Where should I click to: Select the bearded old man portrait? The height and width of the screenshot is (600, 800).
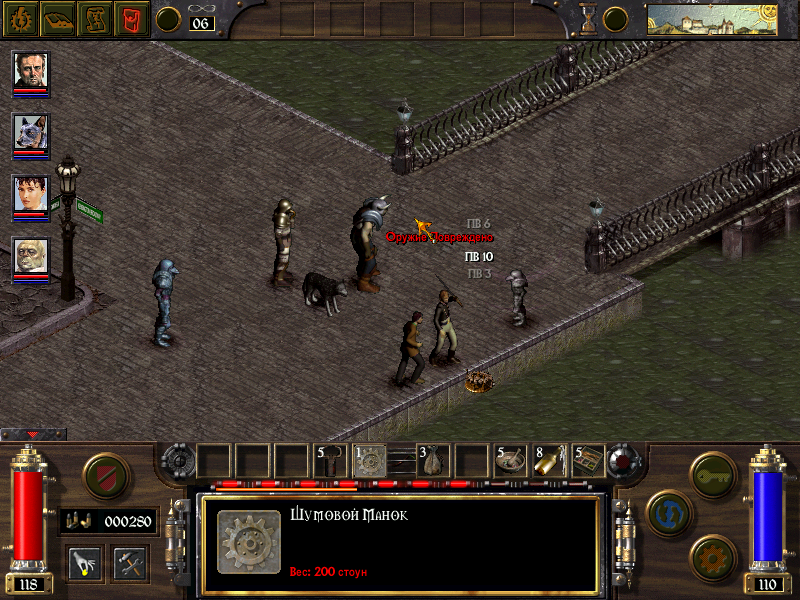coord(30,71)
